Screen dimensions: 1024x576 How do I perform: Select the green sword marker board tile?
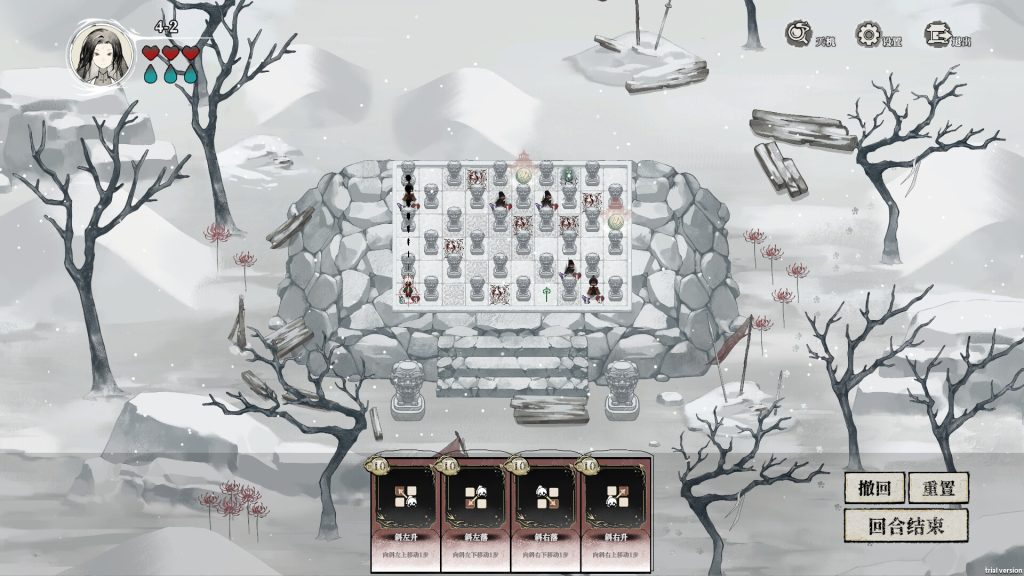coord(547,291)
